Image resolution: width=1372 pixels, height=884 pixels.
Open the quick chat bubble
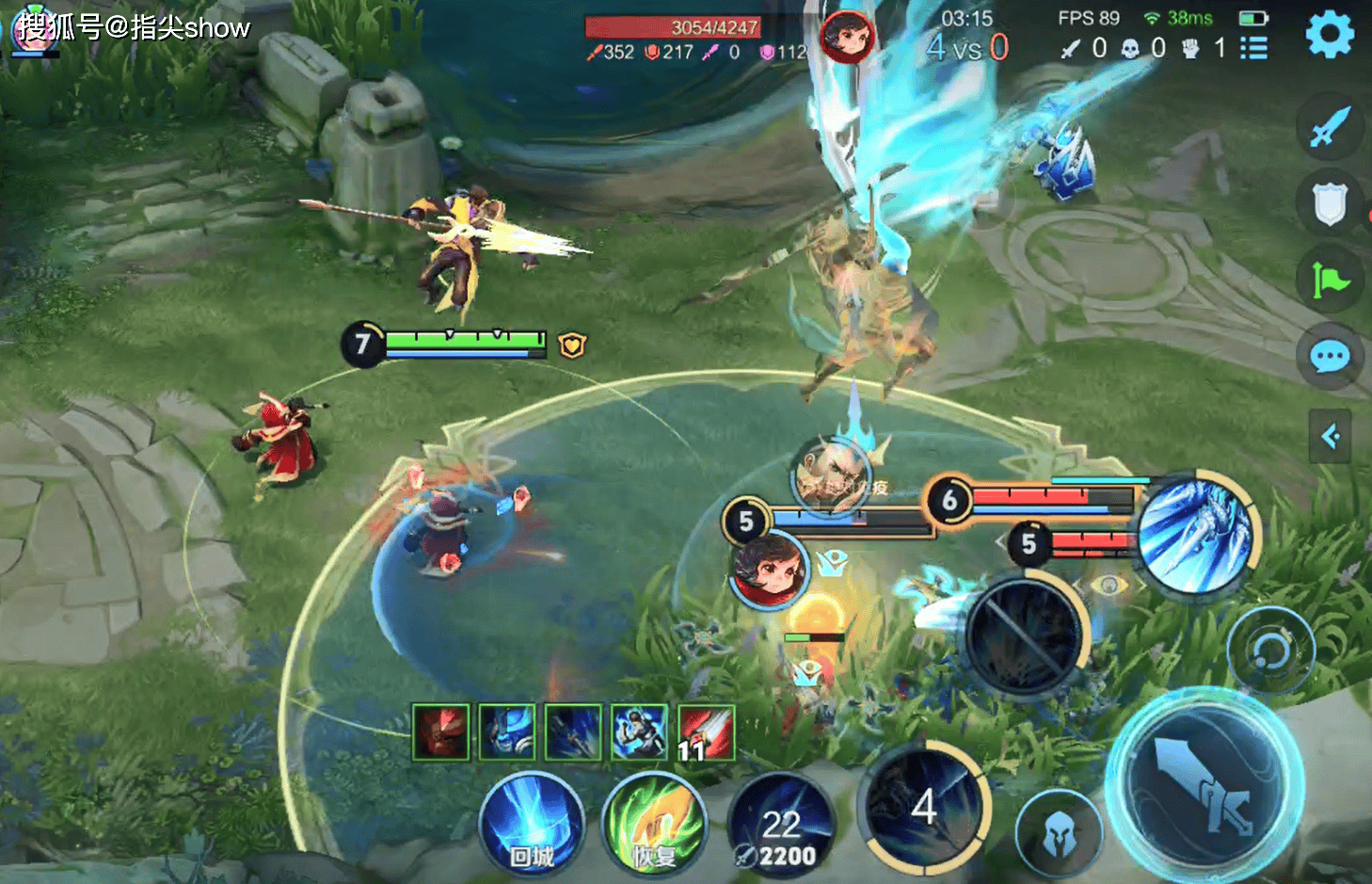click(1330, 357)
